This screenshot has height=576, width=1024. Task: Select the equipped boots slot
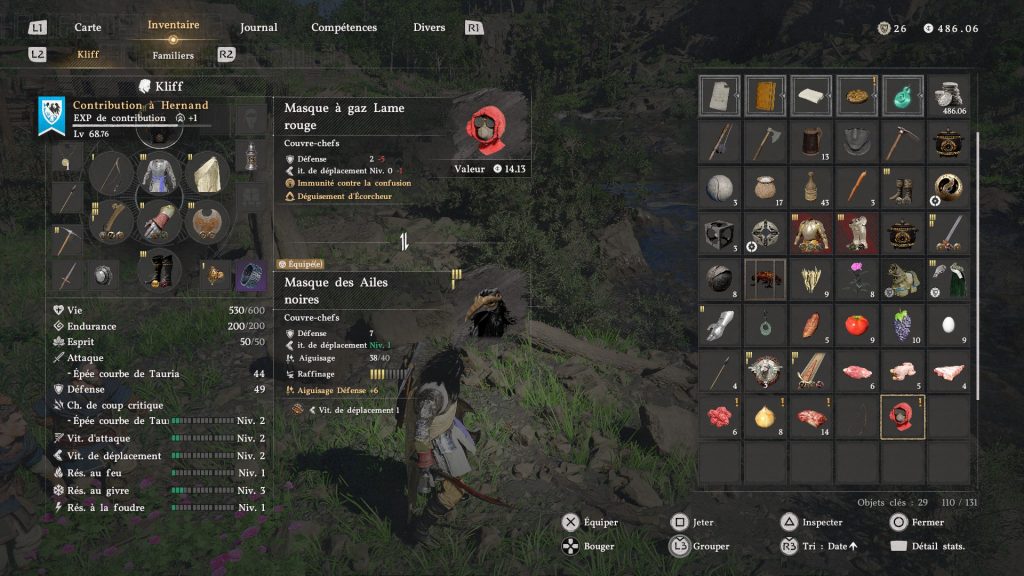tap(157, 269)
